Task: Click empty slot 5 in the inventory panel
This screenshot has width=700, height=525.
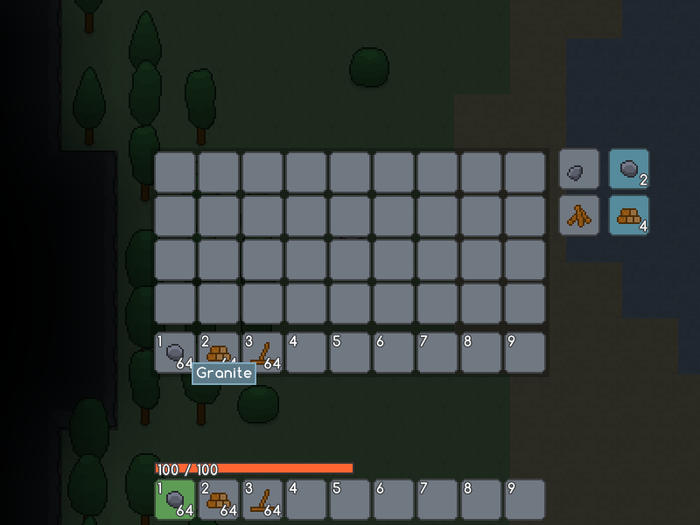Action: (350, 352)
